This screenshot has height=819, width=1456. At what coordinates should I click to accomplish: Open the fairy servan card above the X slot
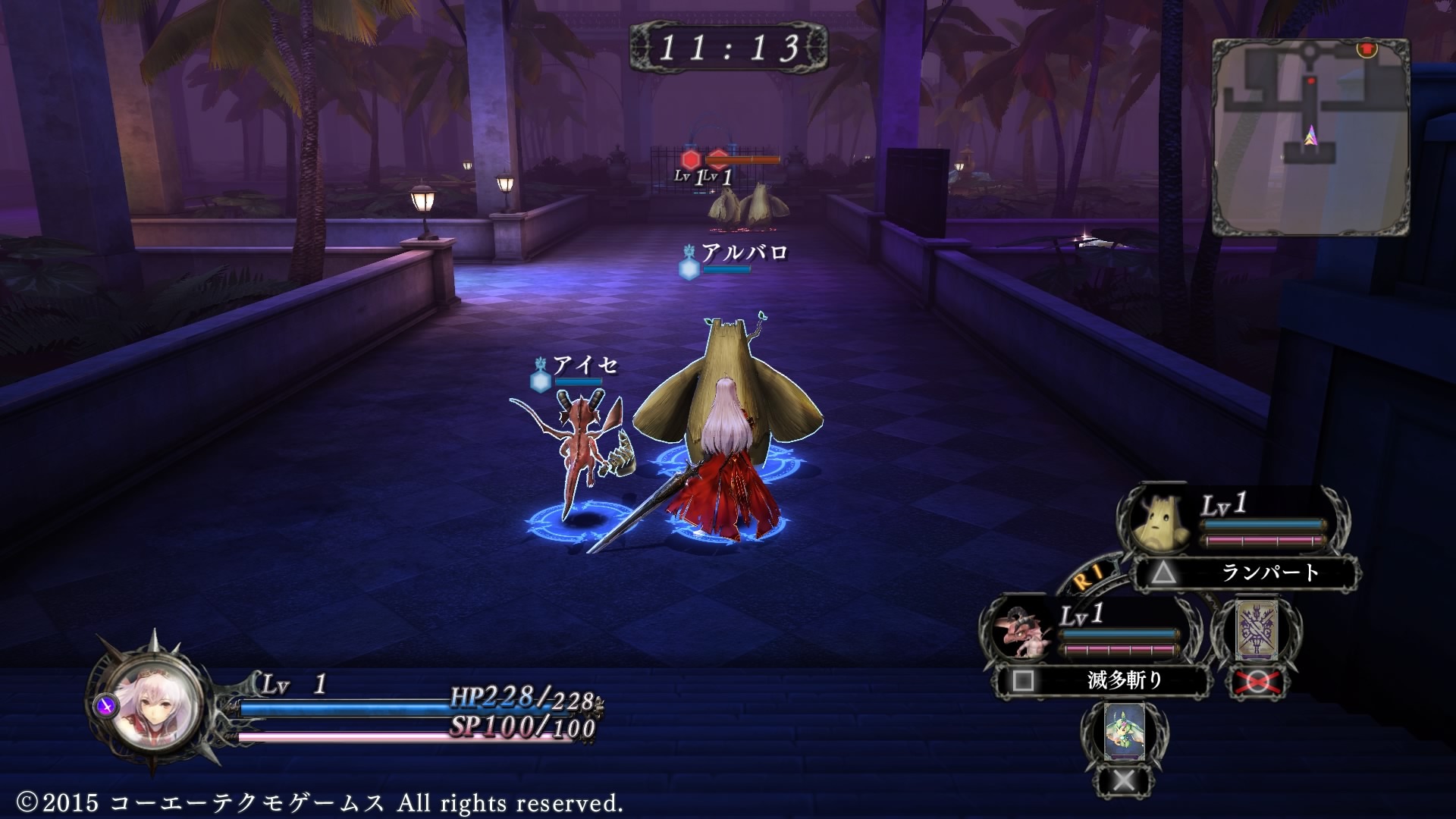click(x=1125, y=732)
